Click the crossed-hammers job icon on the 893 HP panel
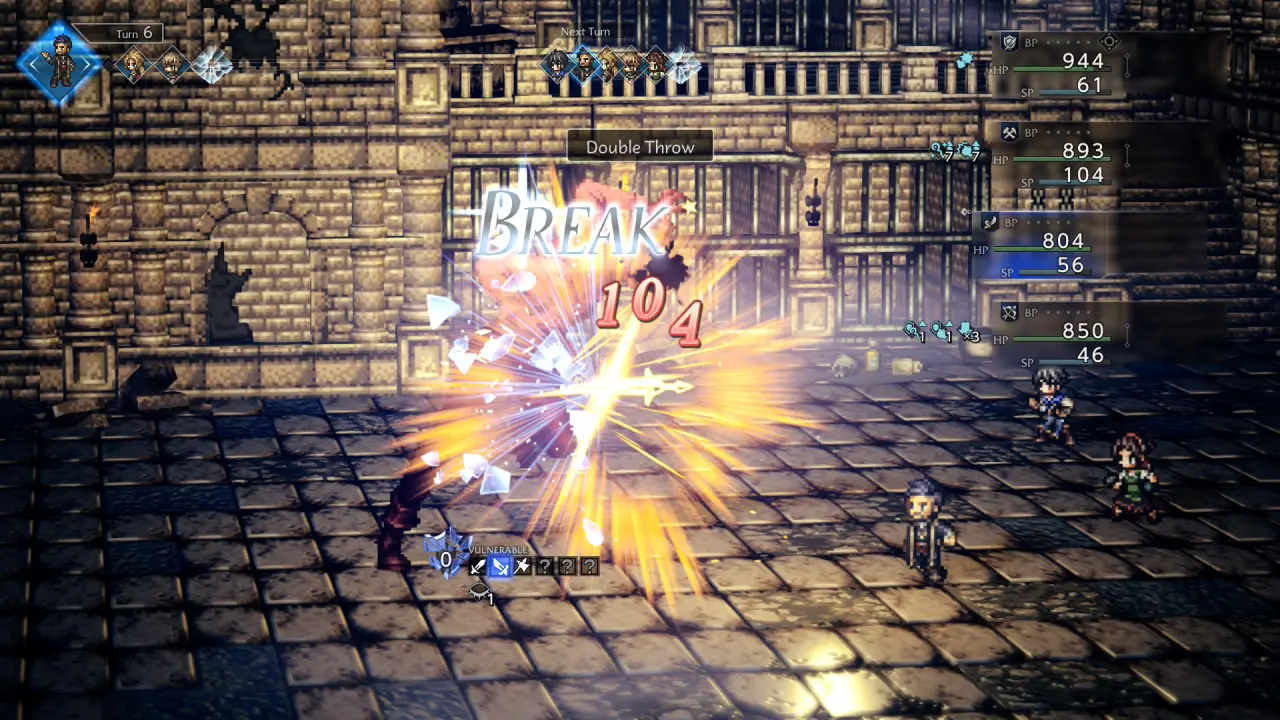This screenshot has height=720, width=1280. [1010, 132]
